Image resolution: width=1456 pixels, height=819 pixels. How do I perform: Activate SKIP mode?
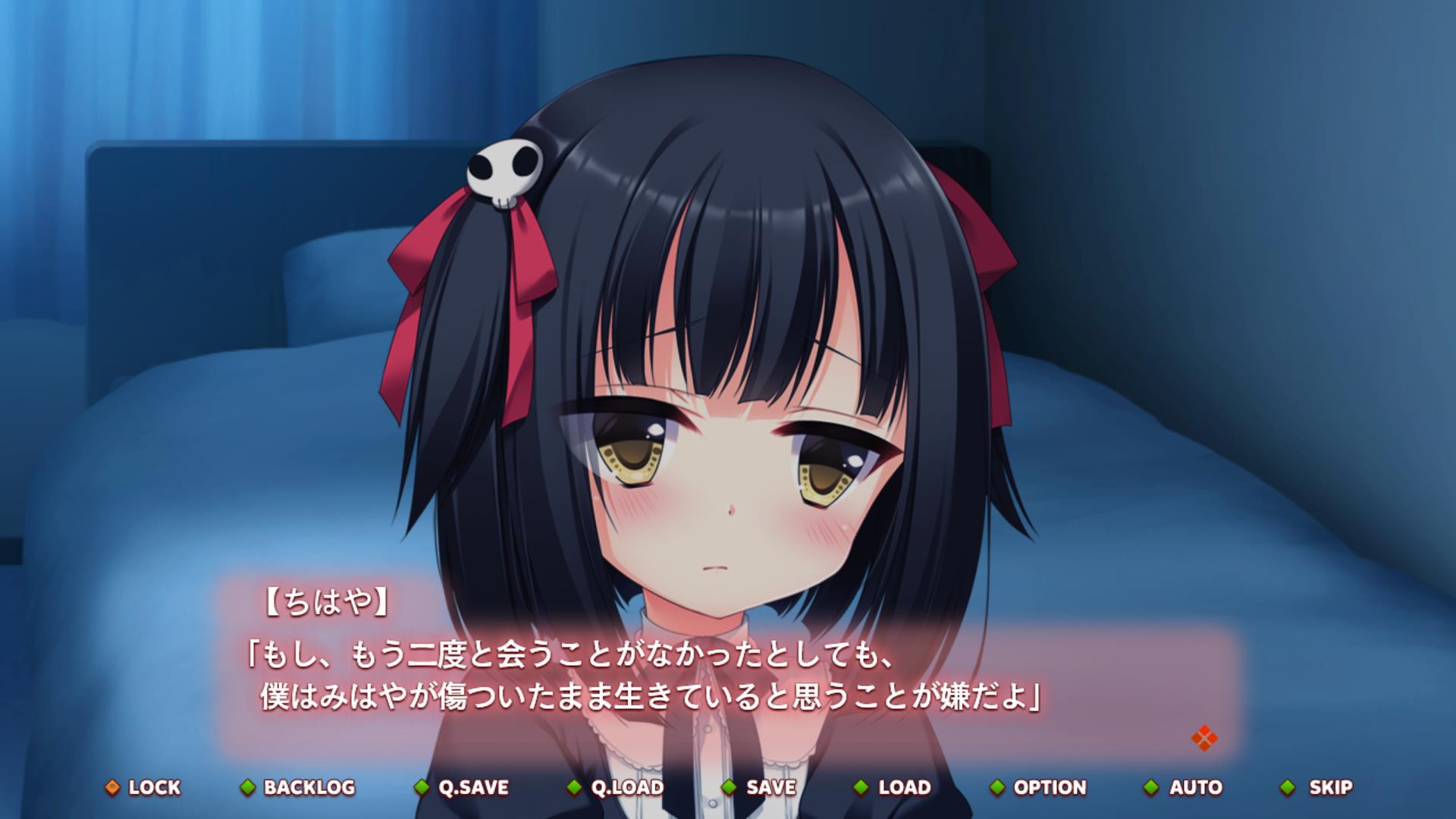(x=1318, y=787)
